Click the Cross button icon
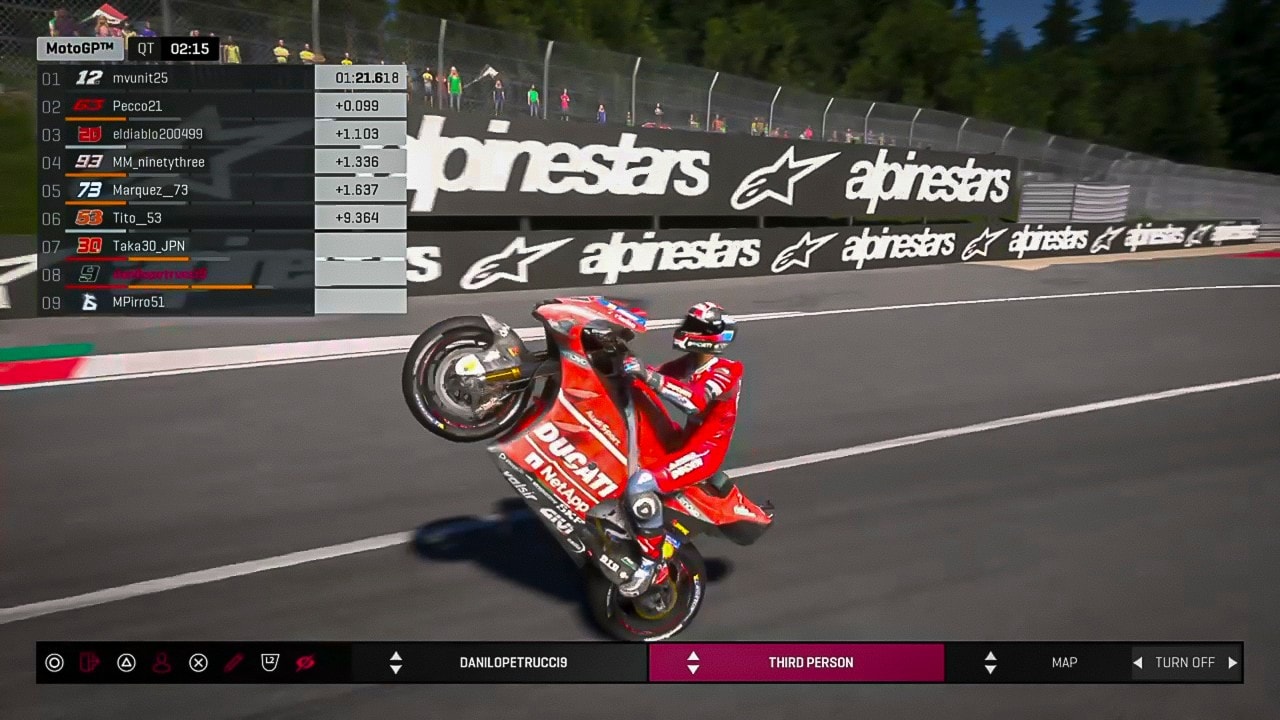 [x=197, y=662]
